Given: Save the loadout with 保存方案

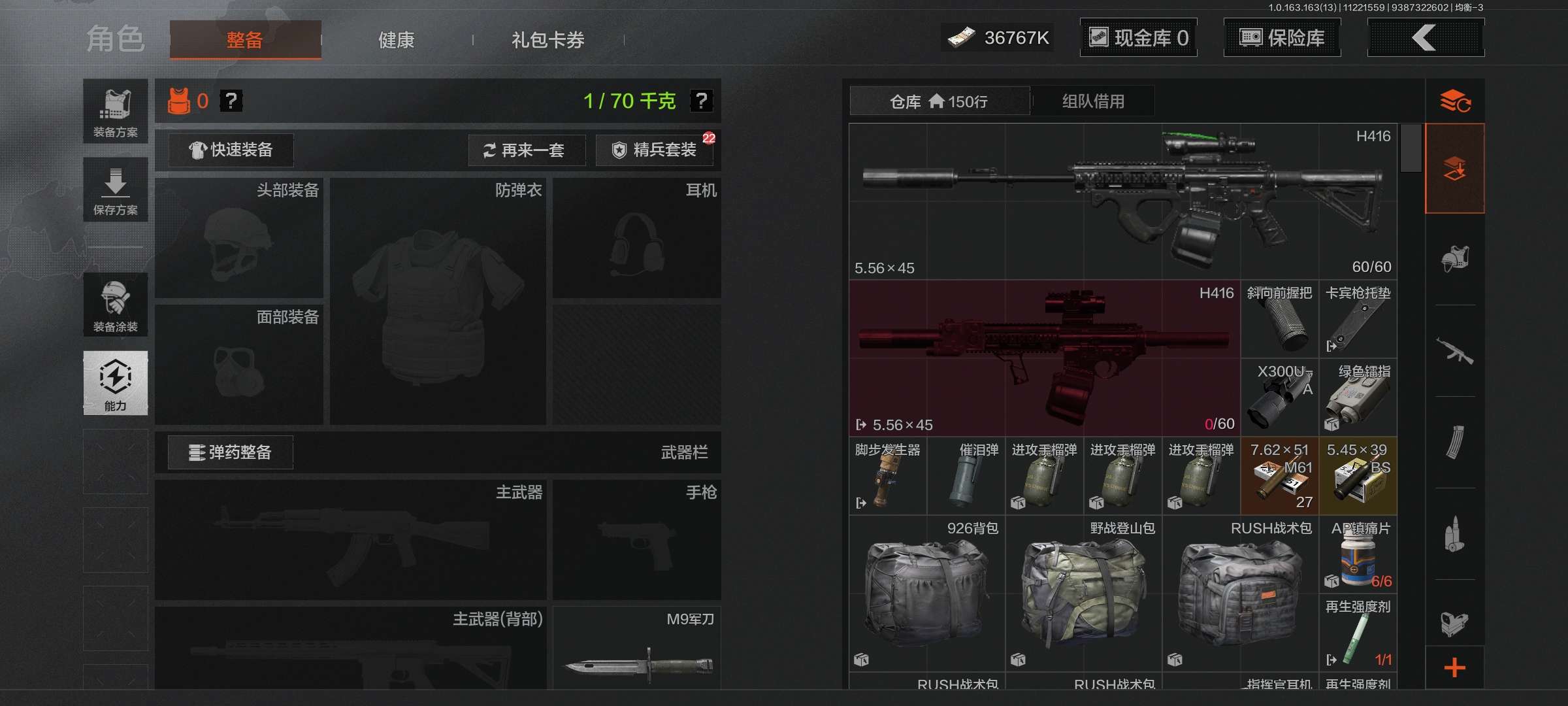Looking at the screenshot, I should pyautogui.click(x=115, y=190).
